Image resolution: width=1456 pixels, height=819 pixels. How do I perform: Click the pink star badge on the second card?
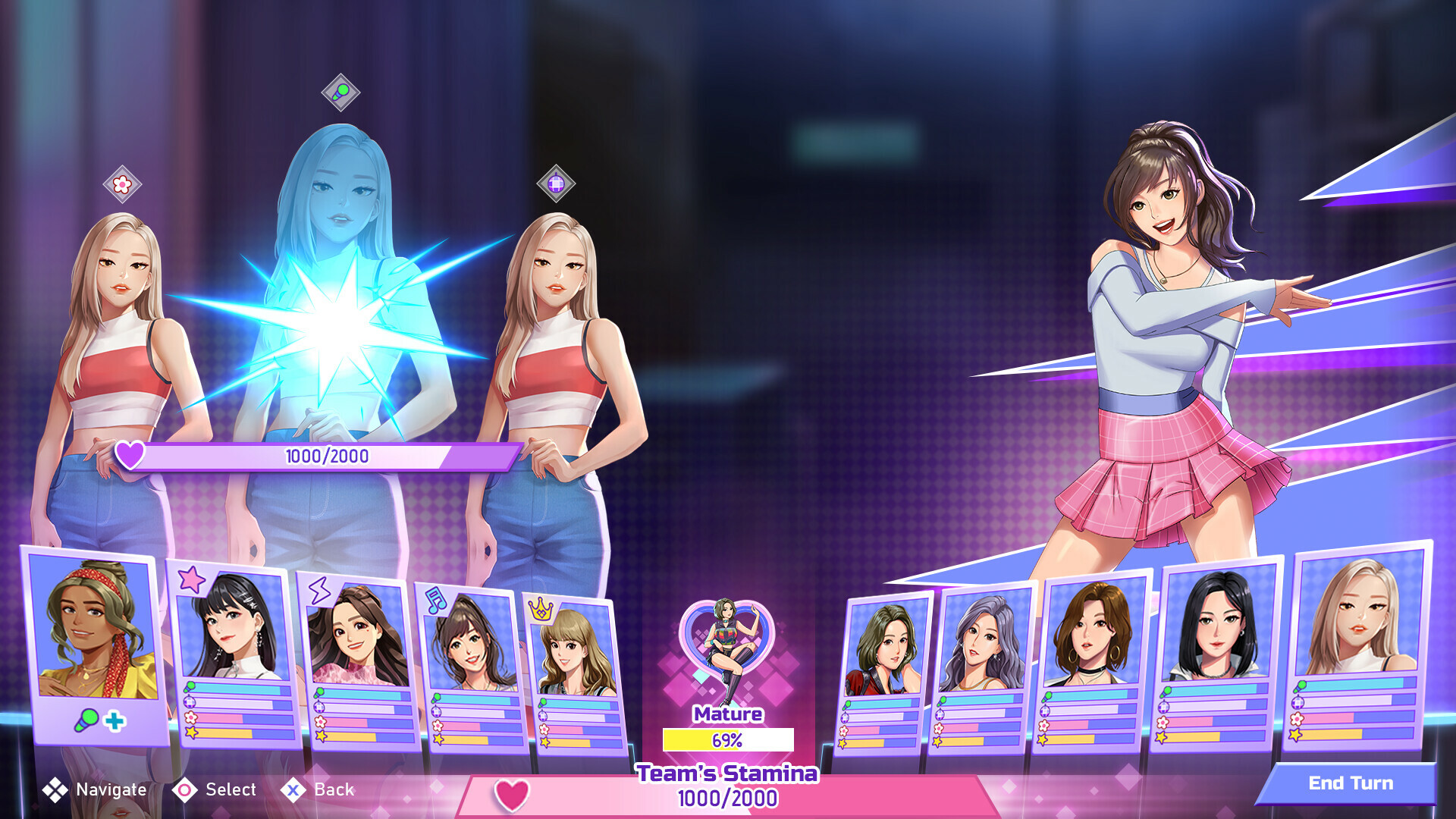[x=192, y=579]
